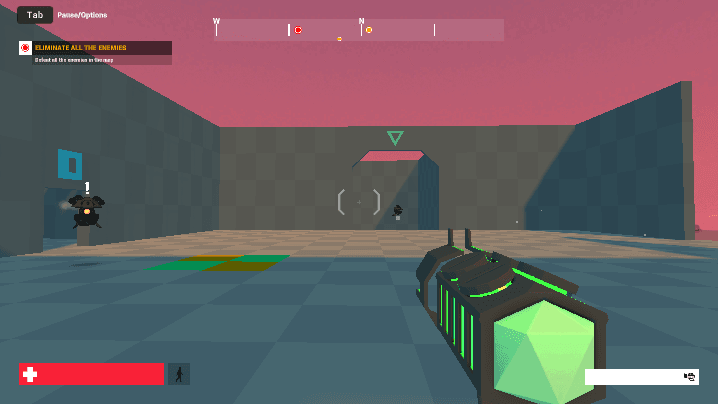Click the standing figure stance icon
The image size is (718, 404).
(x=179, y=374)
